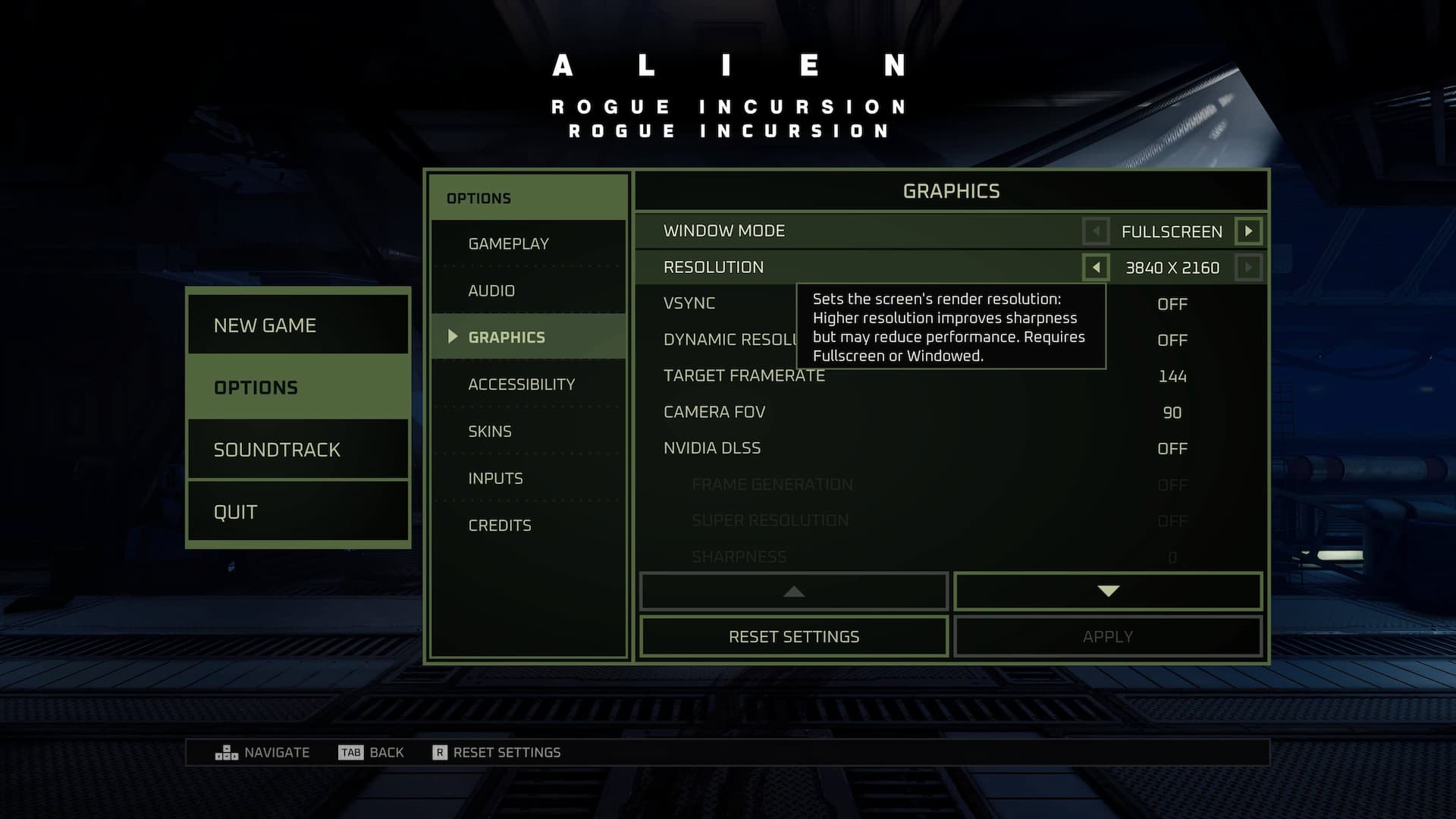Click the down arrow list button

coord(1108,591)
